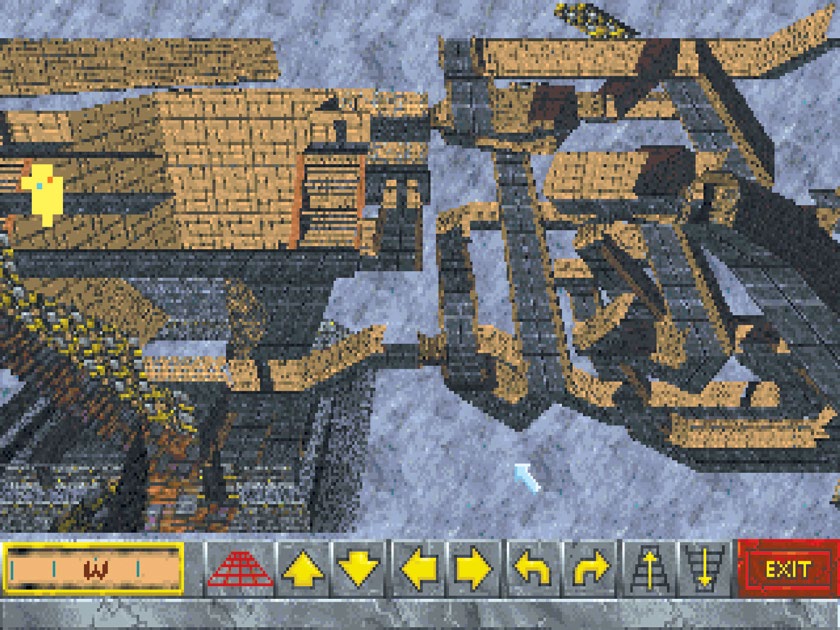Rotate the map with the curved left arrow
Image resolution: width=840 pixels, height=630 pixels.
531,569
